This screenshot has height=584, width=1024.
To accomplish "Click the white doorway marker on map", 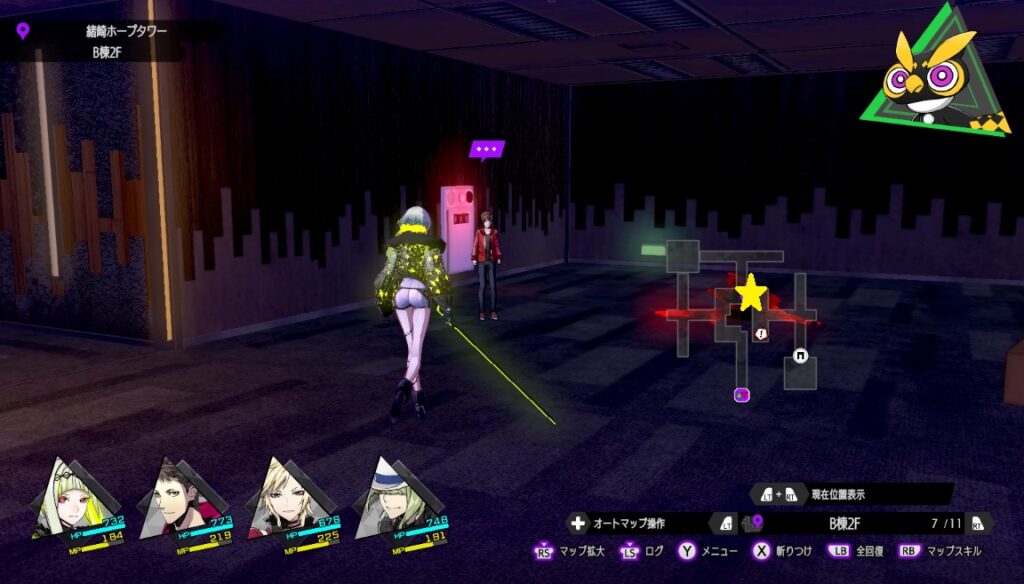I will click(800, 355).
